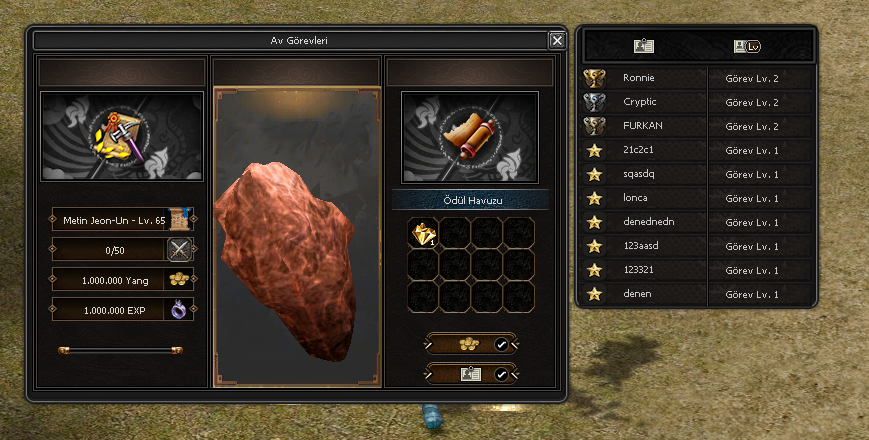The width and height of the screenshot is (869, 440).
Task: Close the Av Görevleri window
Action: pyautogui.click(x=557, y=40)
